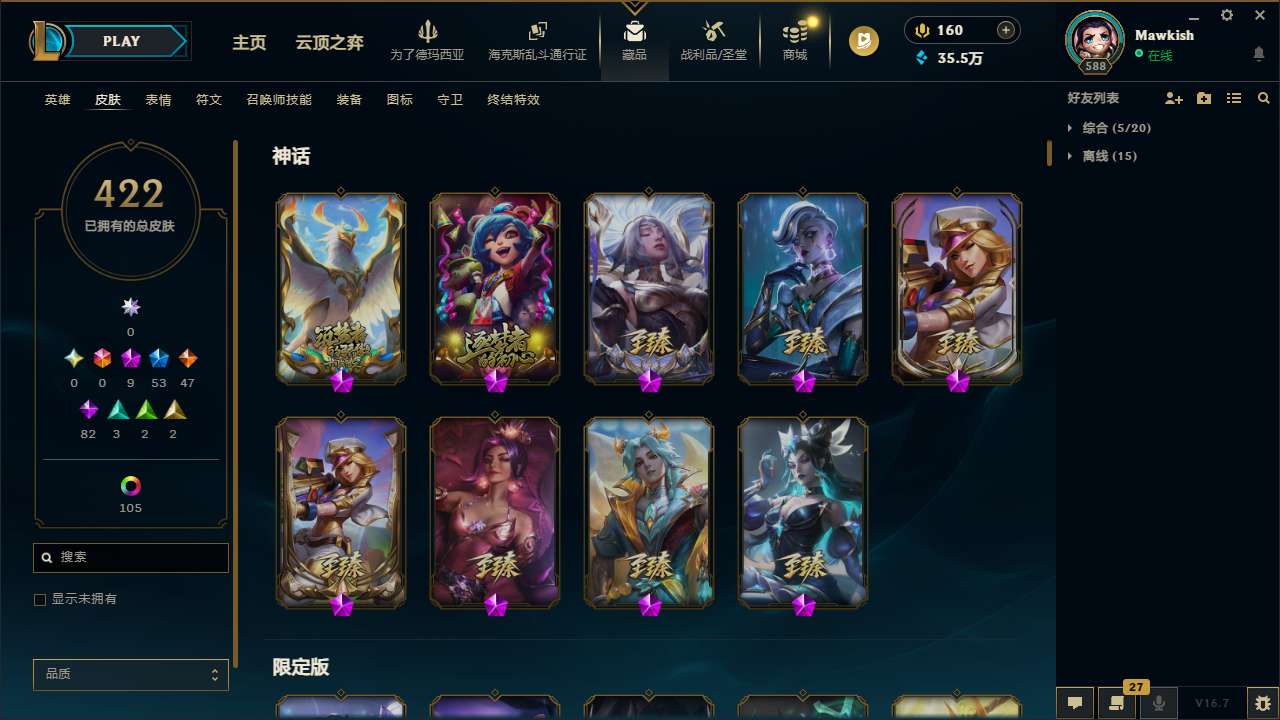
Task: Select the rainbow chroma circle showing 105
Action: tap(130, 487)
